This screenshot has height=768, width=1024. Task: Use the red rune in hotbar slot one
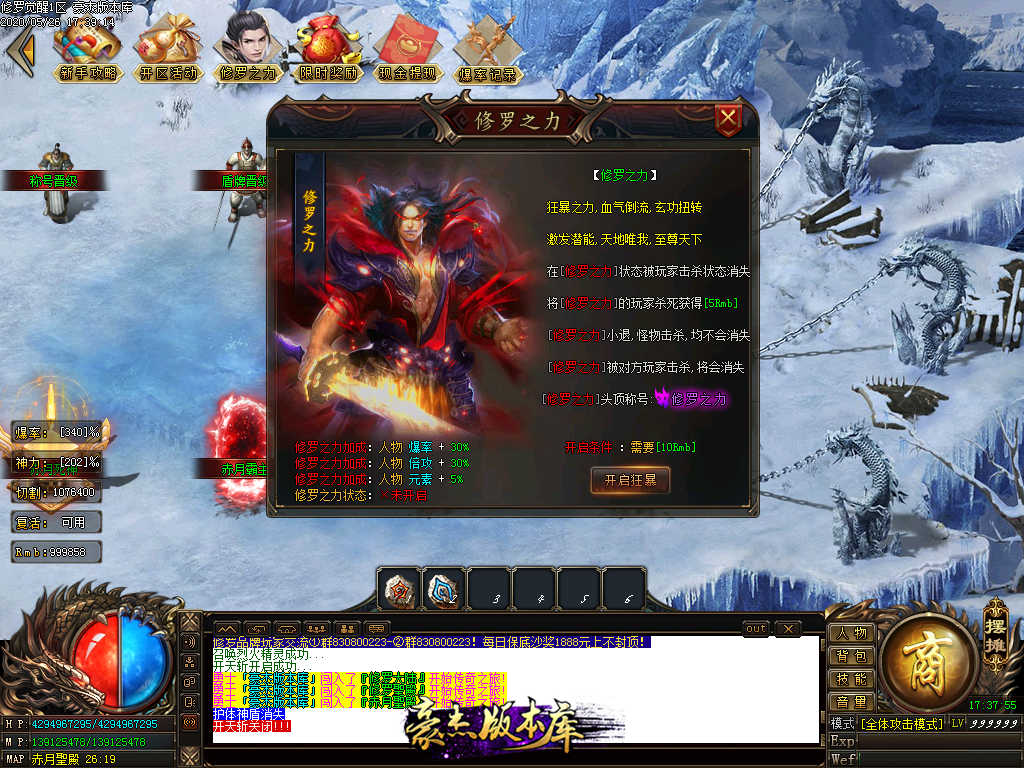tap(398, 590)
